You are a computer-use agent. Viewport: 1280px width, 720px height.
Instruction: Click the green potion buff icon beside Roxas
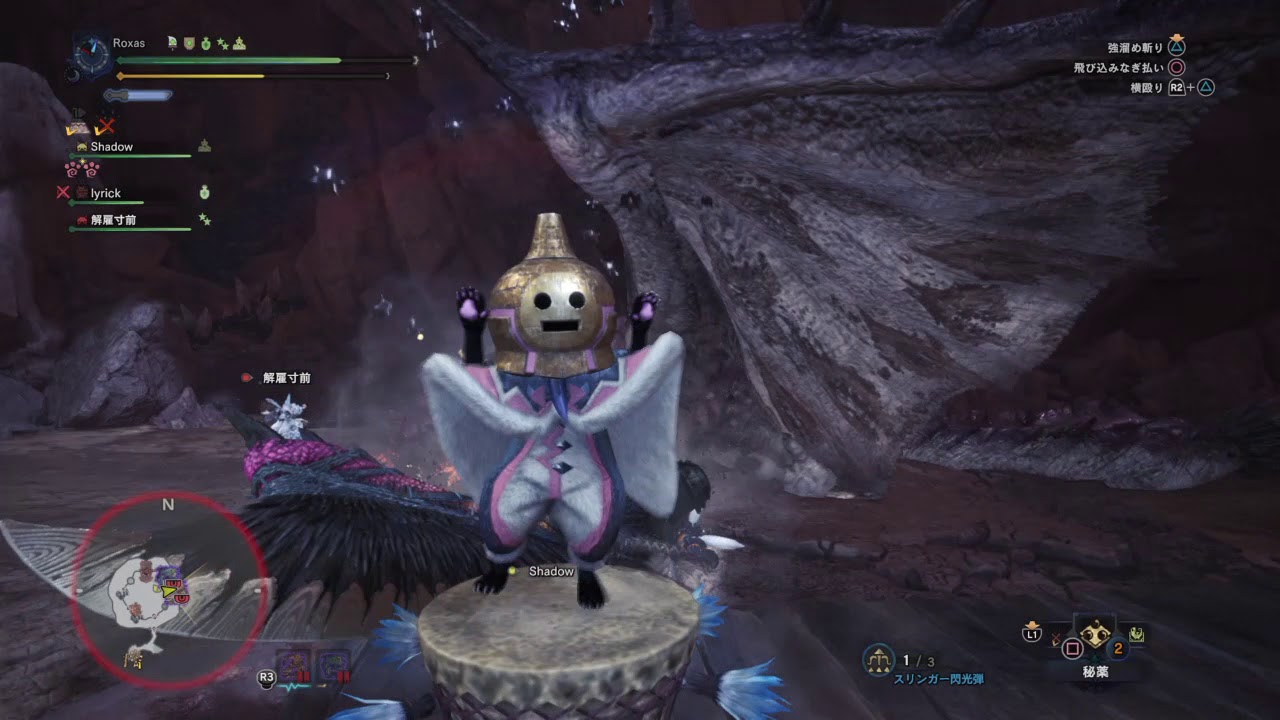(x=207, y=44)
